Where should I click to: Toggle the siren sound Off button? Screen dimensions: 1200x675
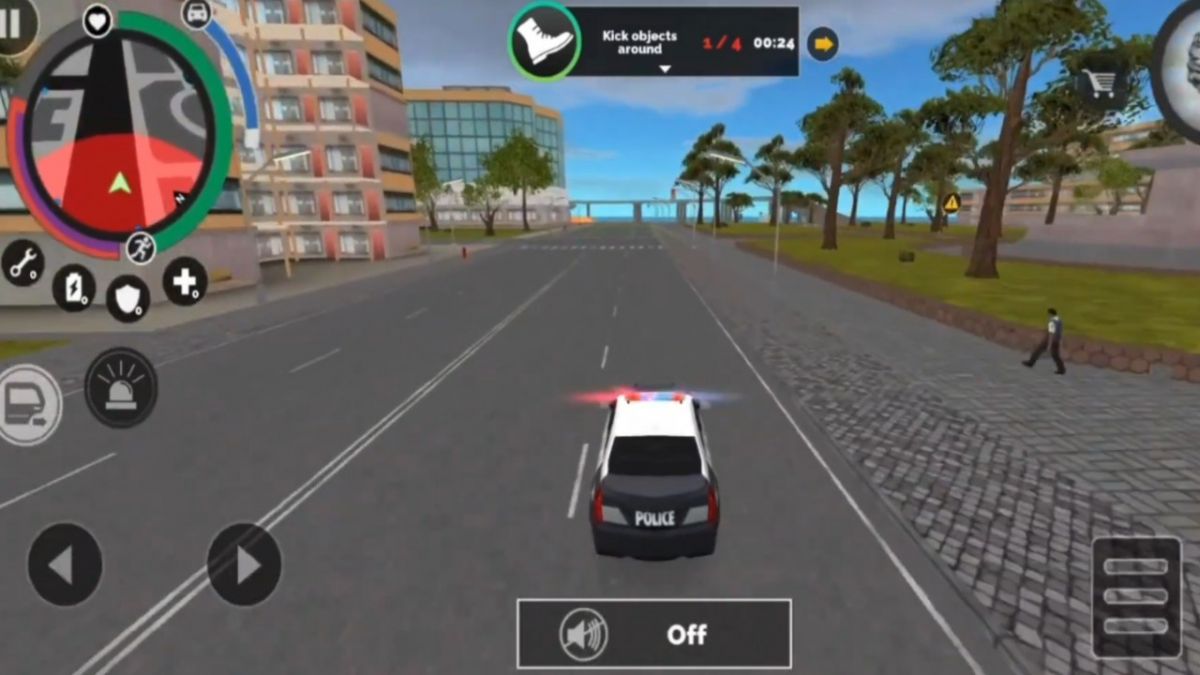pyautogui.click(x=654, y=634)
